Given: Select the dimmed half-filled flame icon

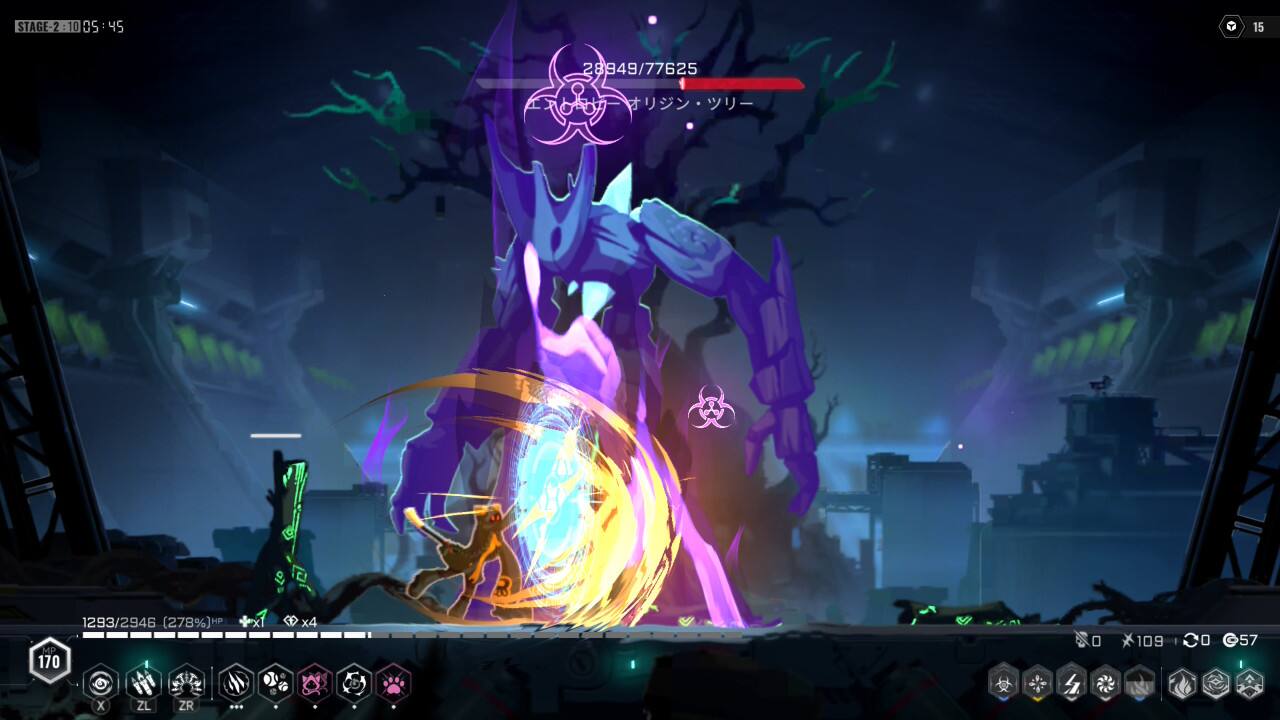Looking at the screenshot, I should 1139,682.
